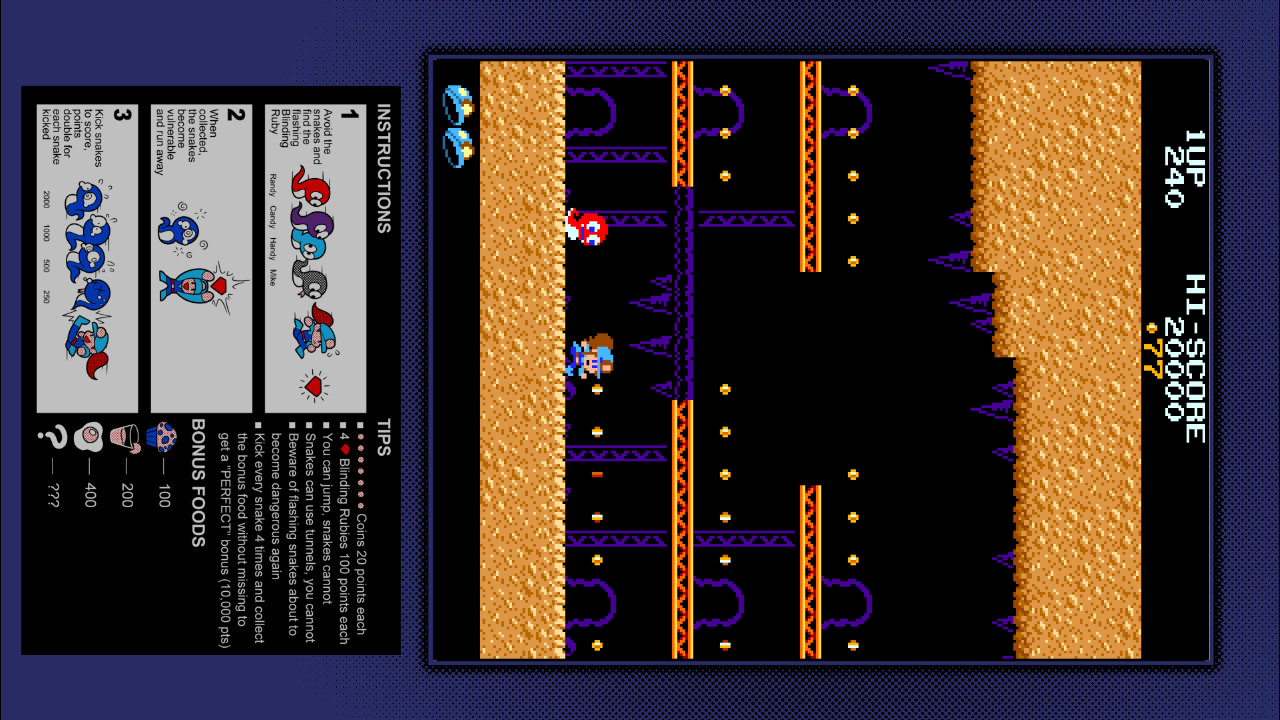
Task: Click the drink cup worth 200 points
Action: [126, 437]
